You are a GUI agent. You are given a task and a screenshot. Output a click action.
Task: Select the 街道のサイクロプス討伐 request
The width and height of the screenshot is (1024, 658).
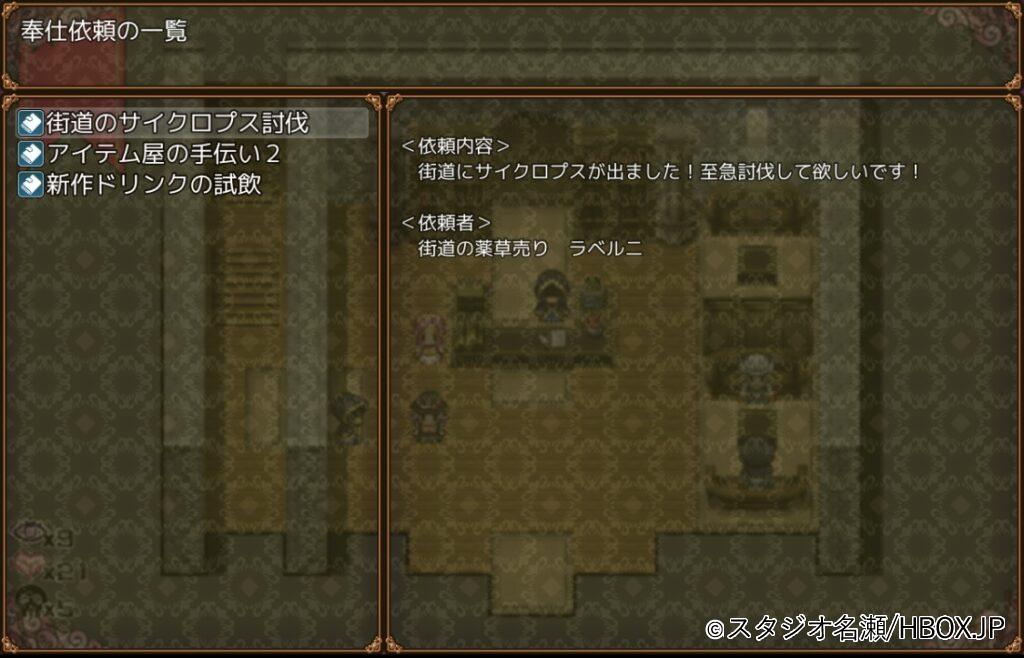[178, 123]
